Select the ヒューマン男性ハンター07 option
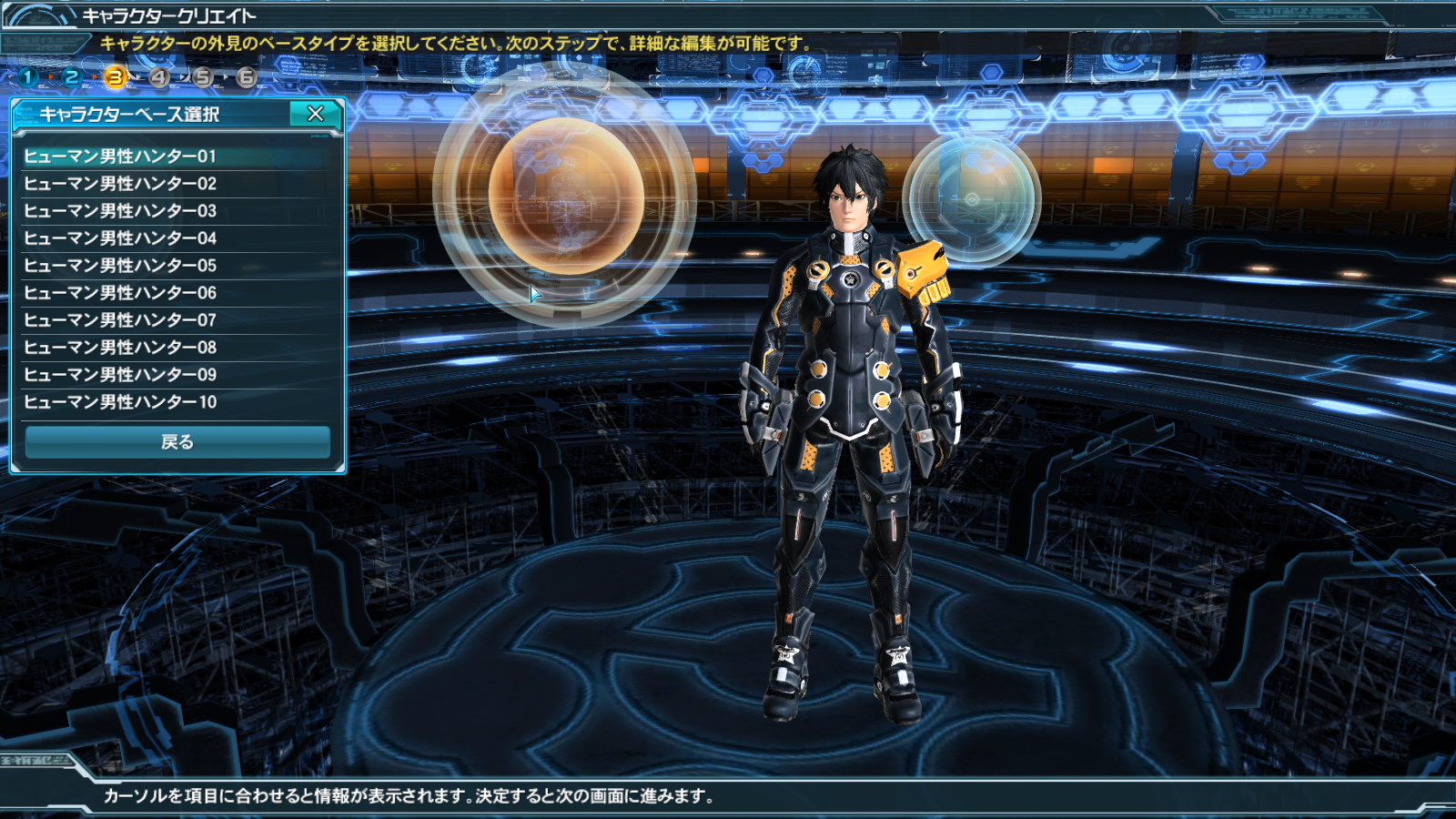 pyautogui.click(x=120, y=320)
